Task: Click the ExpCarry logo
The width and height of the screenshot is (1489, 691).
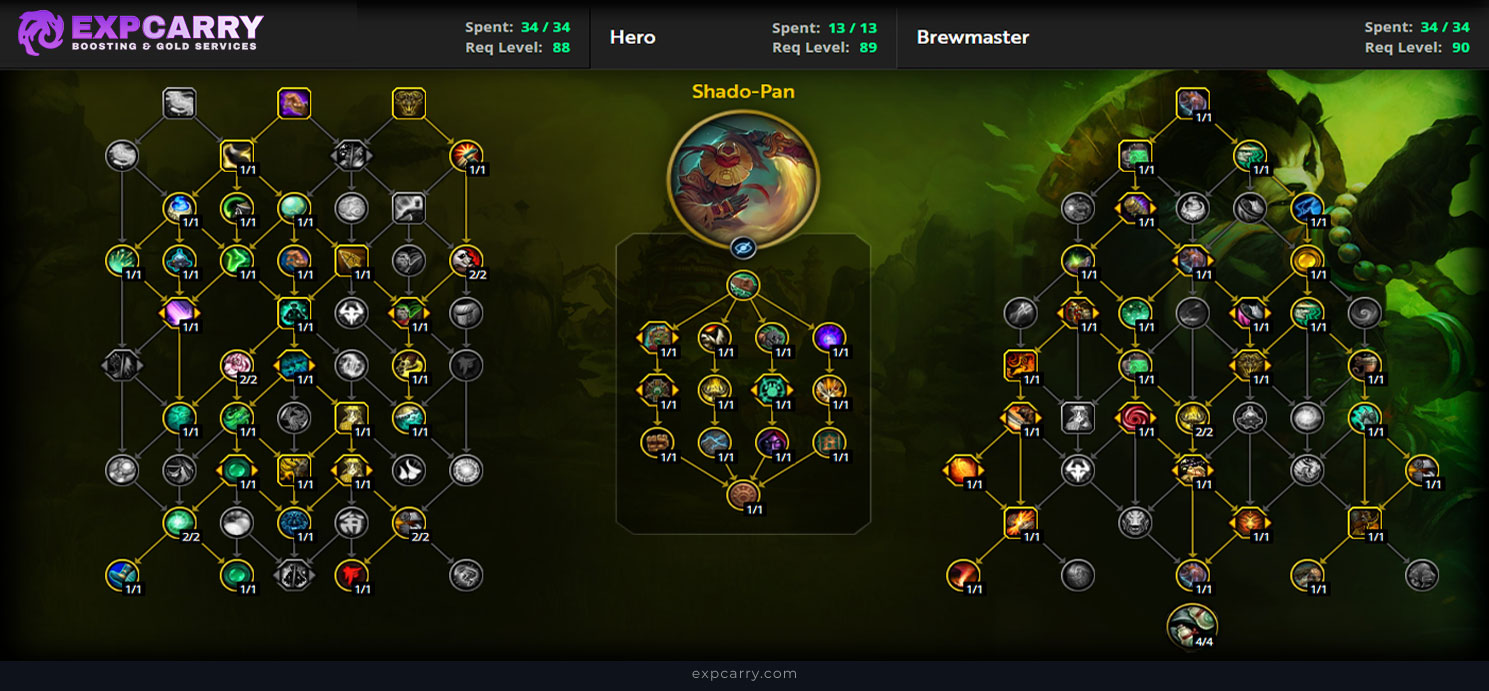Action: point(142,33)
